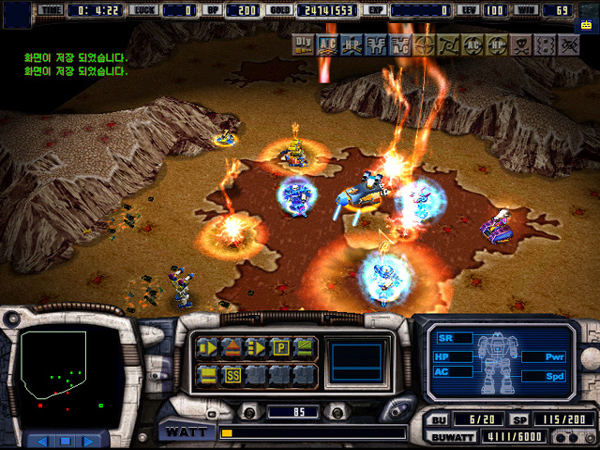Click the pinwheel blade skill icon

click(x=448, y=44)
